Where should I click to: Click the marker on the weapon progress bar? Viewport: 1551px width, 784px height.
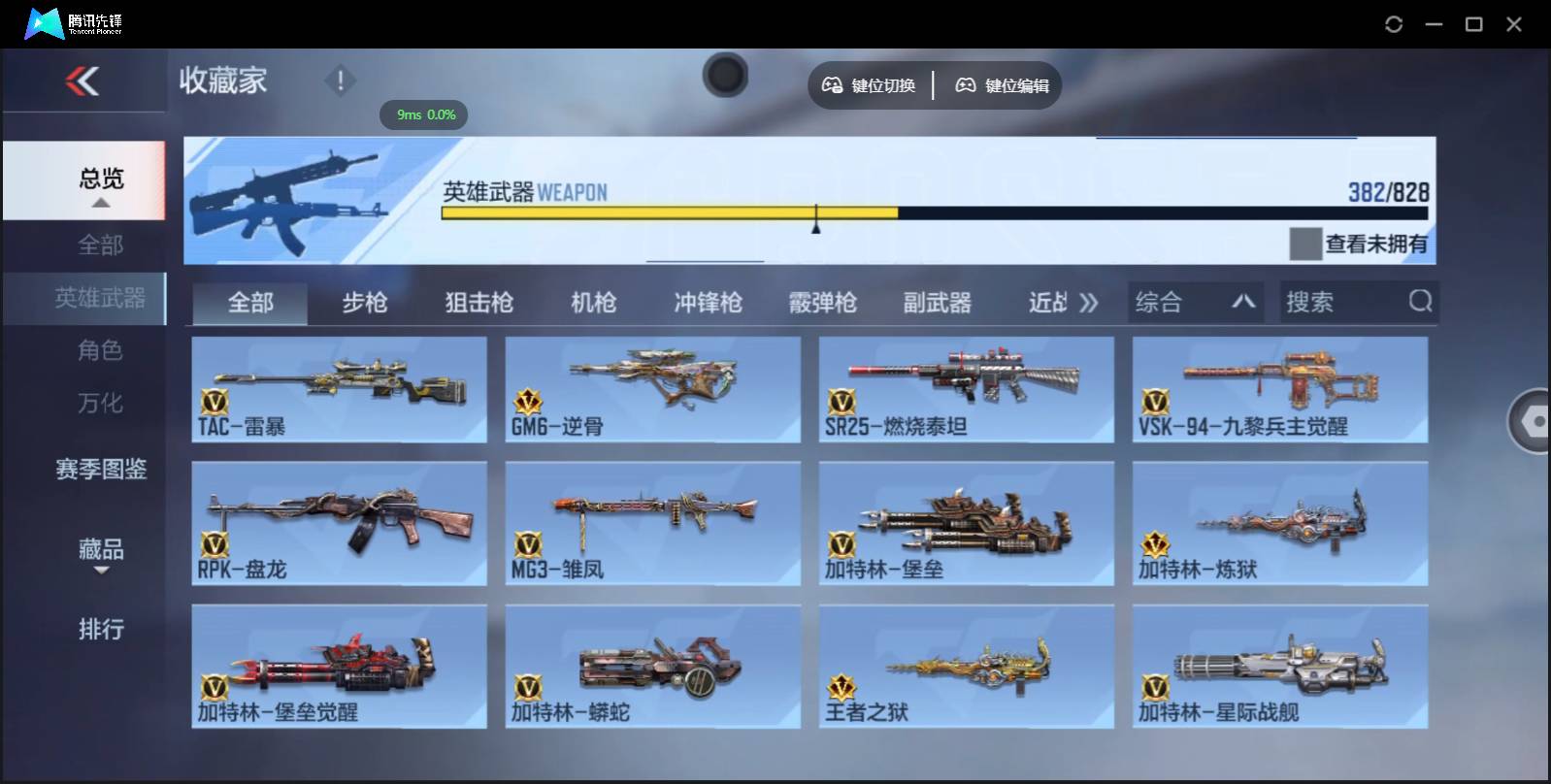tap(815, 222)
